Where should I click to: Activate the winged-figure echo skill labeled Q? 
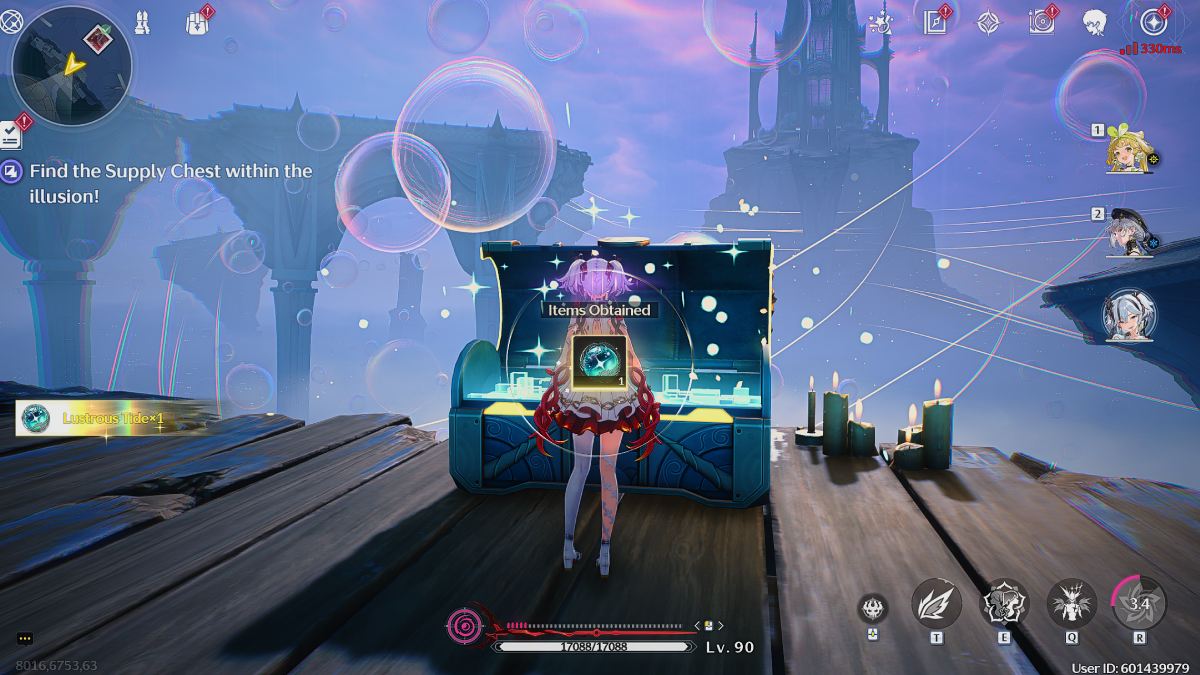pos(1071,605)
